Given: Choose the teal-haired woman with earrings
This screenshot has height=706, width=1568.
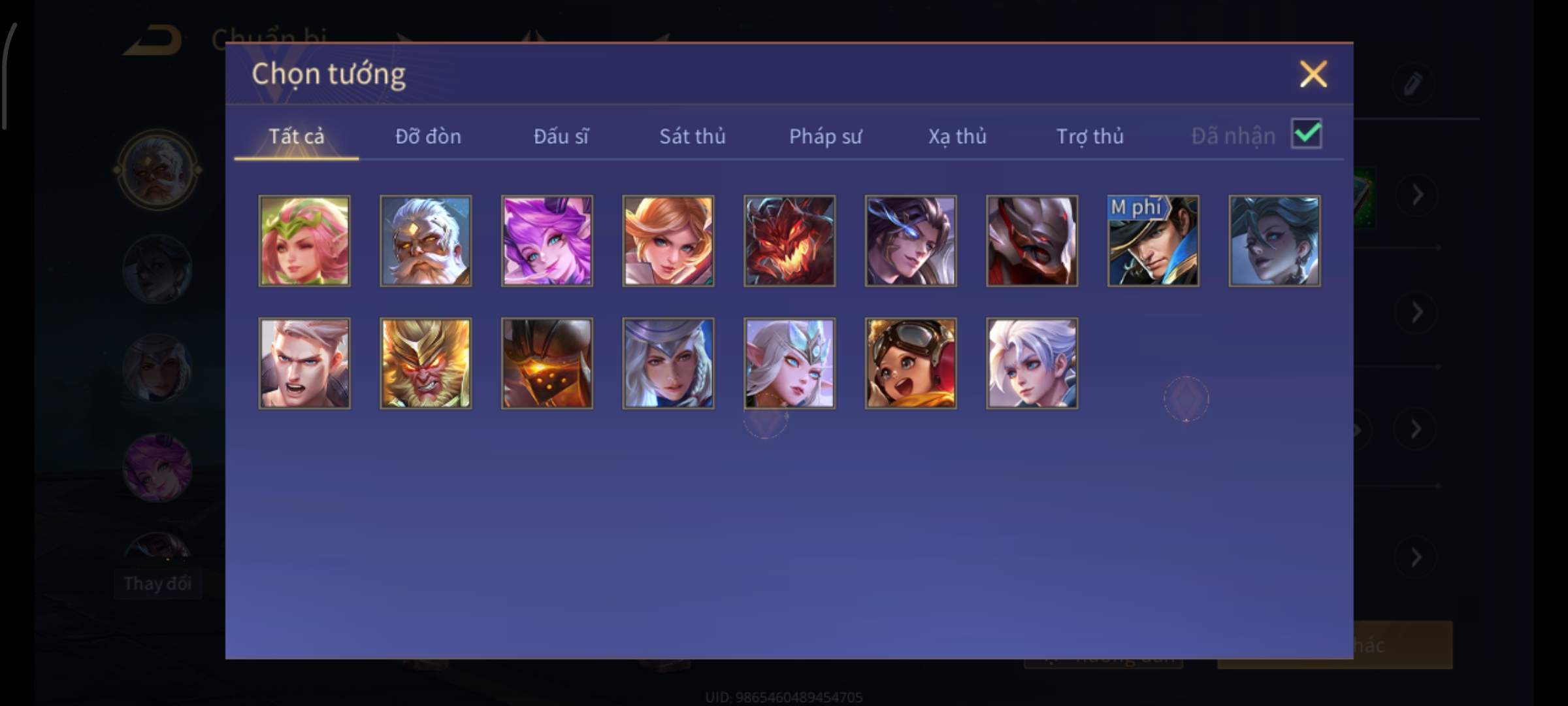Looking at the screenshot, I should [x=1274, y=241].
